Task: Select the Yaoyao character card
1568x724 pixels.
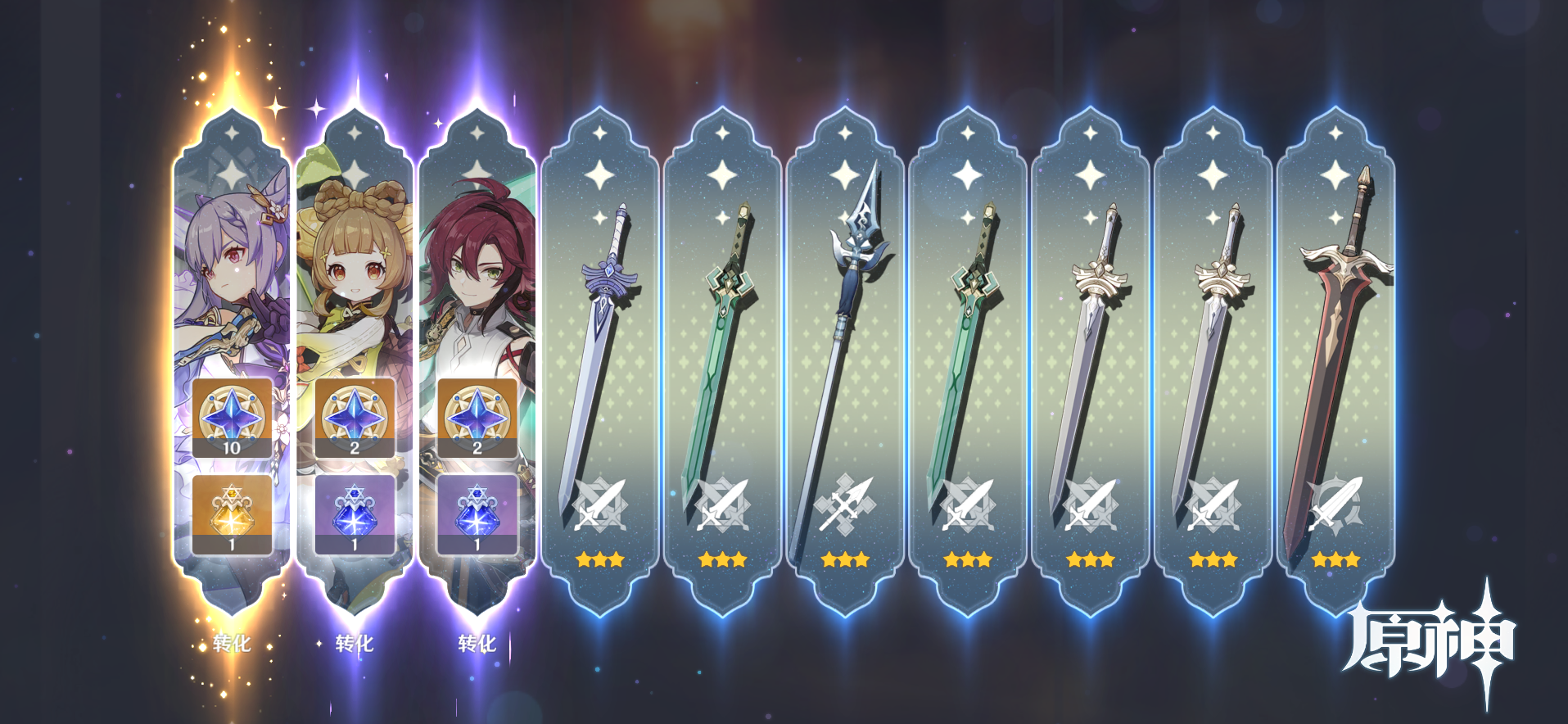Action: 355,270
